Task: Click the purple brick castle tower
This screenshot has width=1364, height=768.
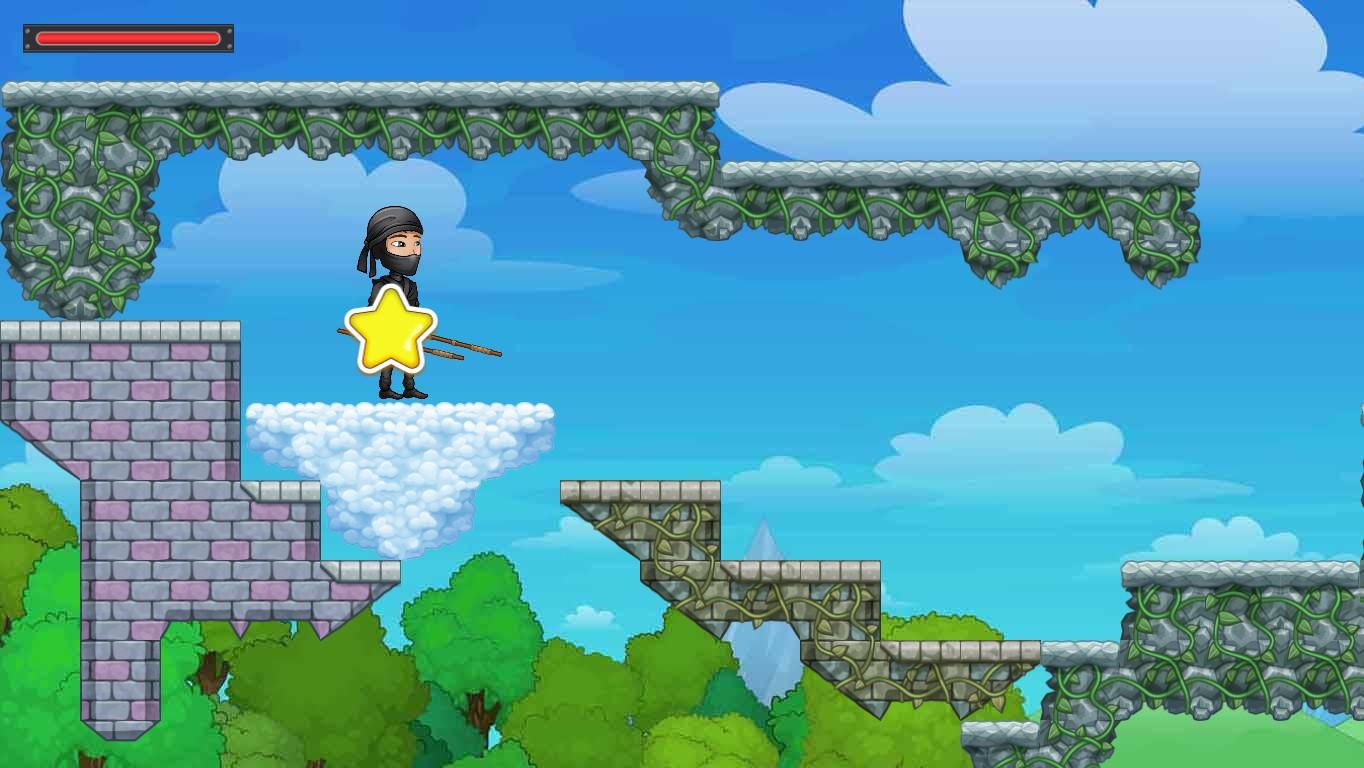Action: 120,400
